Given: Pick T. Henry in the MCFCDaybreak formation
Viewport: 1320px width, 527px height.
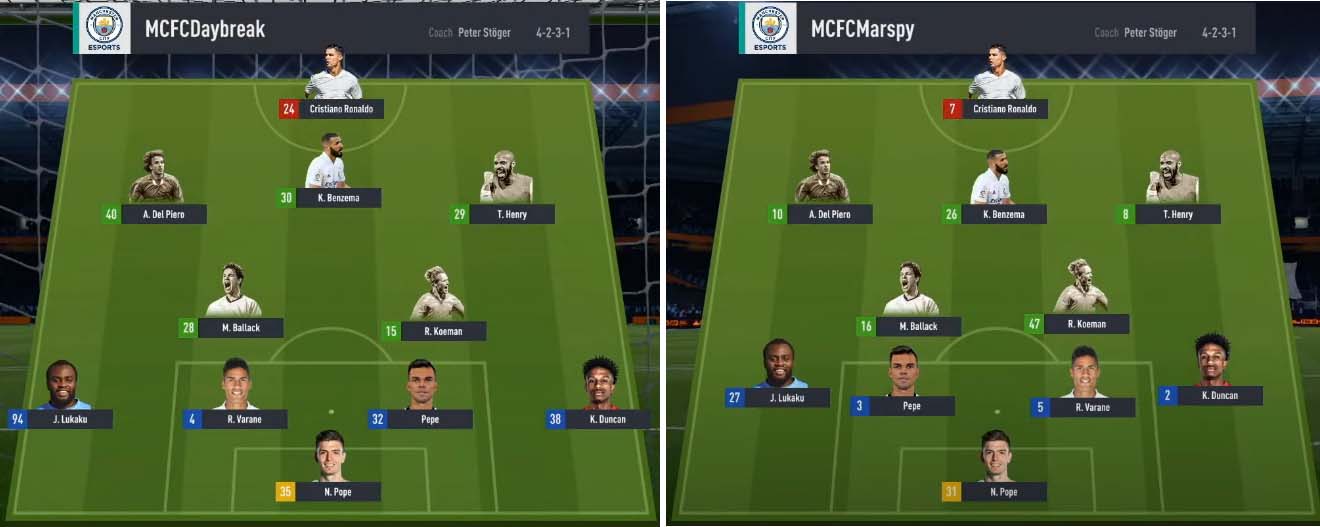Looking at the screenshot, I should tap(504, 213).
